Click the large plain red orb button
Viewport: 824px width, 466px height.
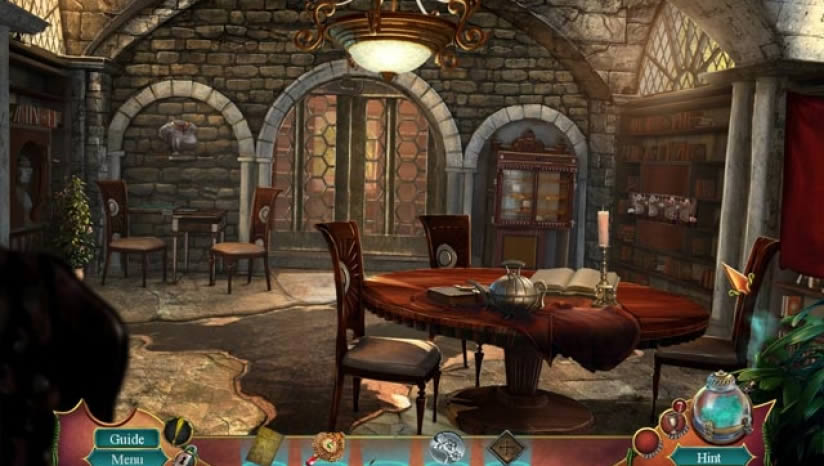(647, 442)
